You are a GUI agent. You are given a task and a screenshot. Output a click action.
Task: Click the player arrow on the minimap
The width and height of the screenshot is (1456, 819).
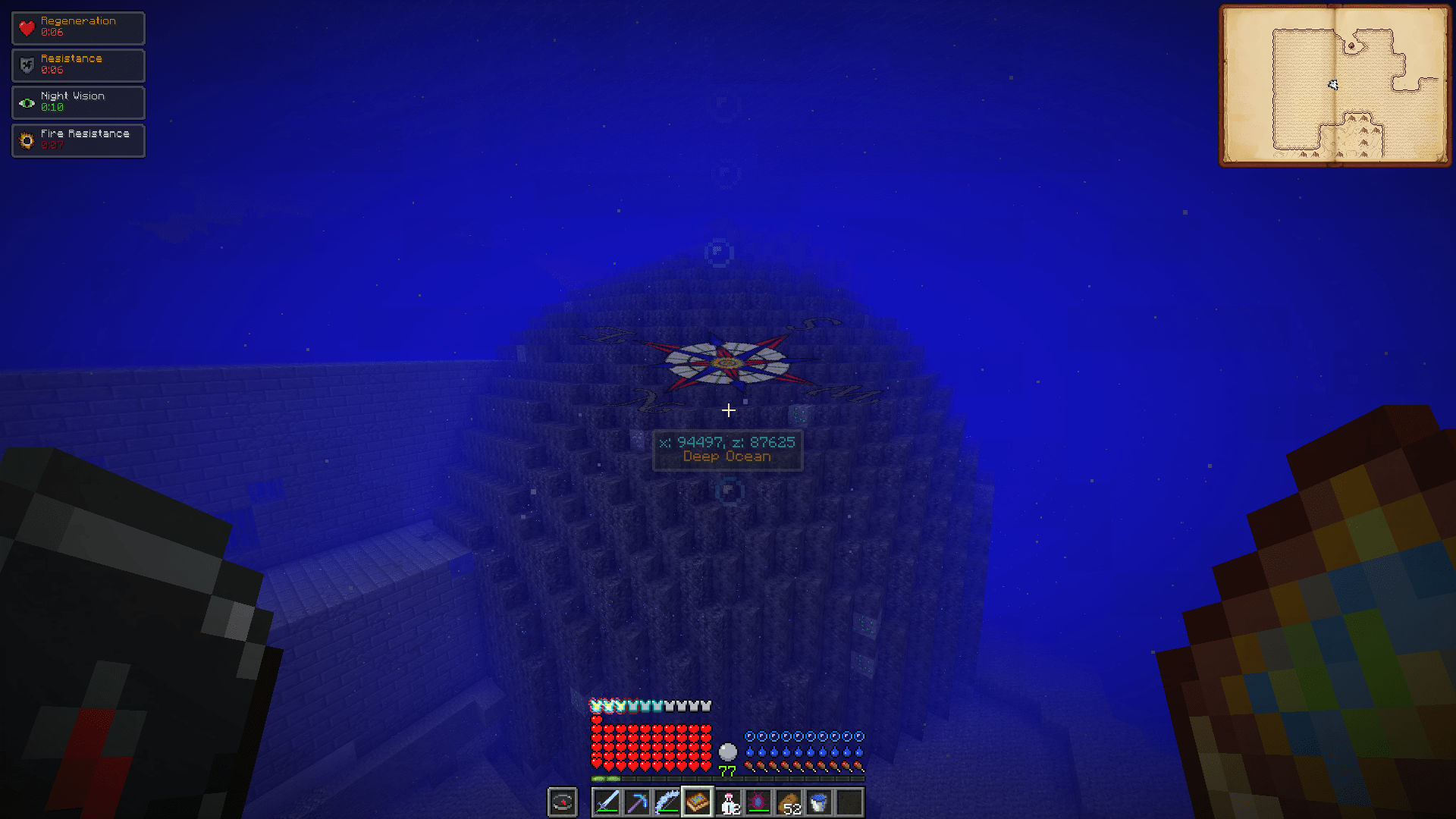pos(1333,86)
